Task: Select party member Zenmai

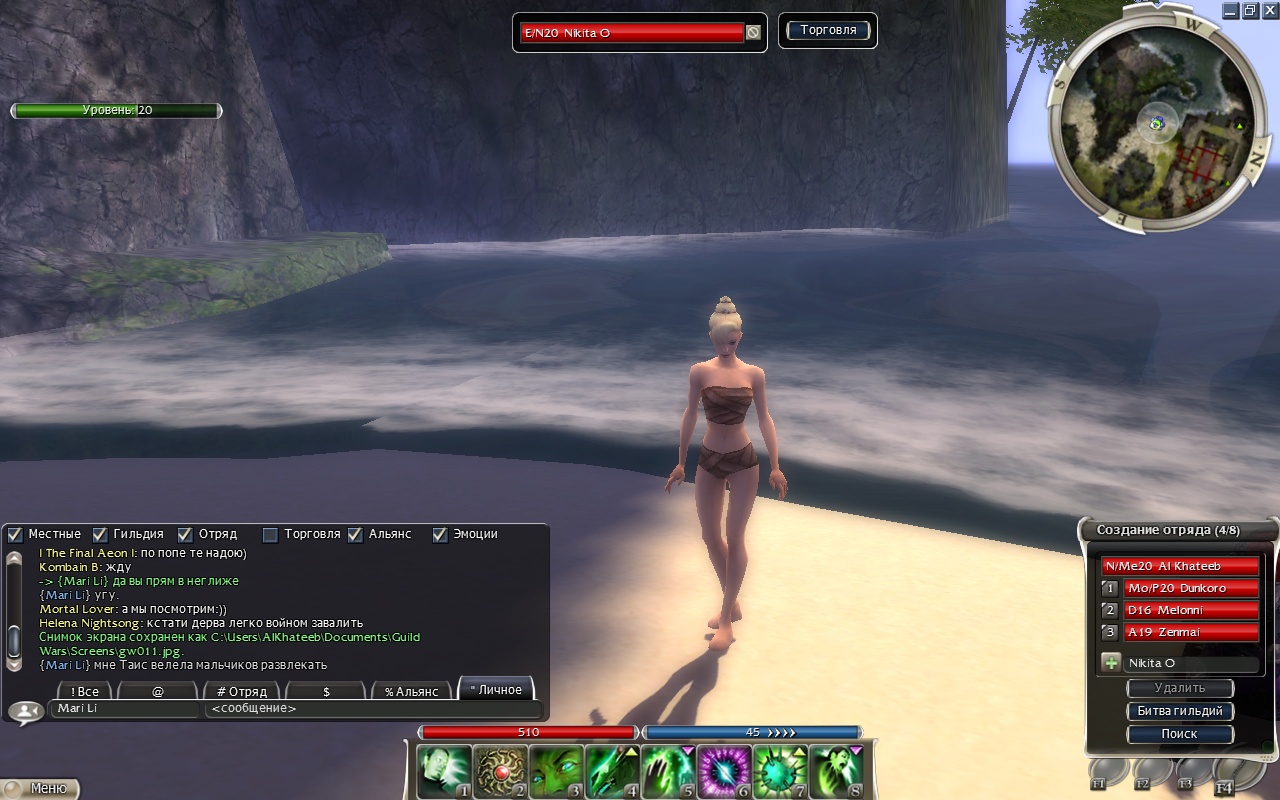Action: [x=1190, y=632]
